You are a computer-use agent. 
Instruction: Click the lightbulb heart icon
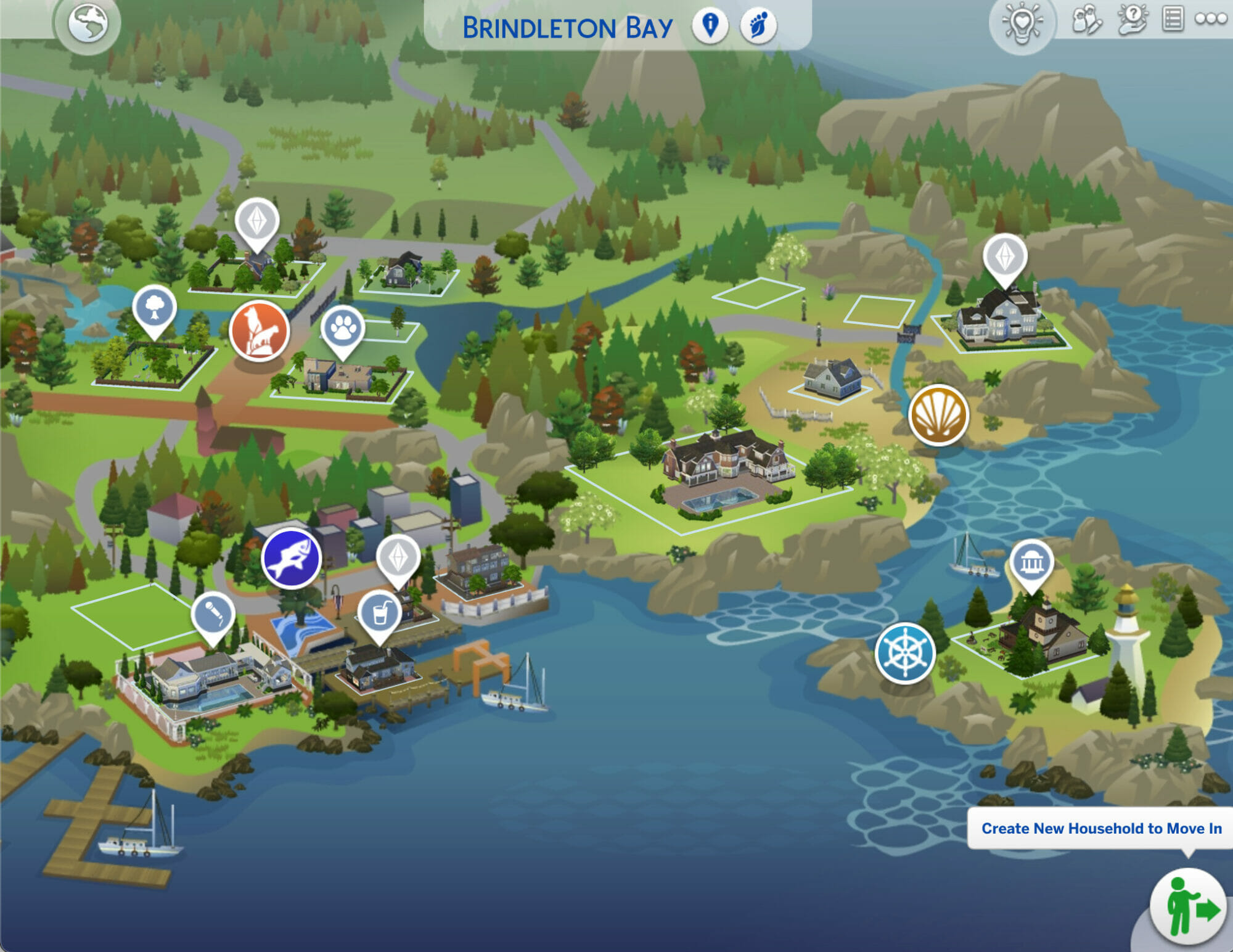[x=1022, y=25]
